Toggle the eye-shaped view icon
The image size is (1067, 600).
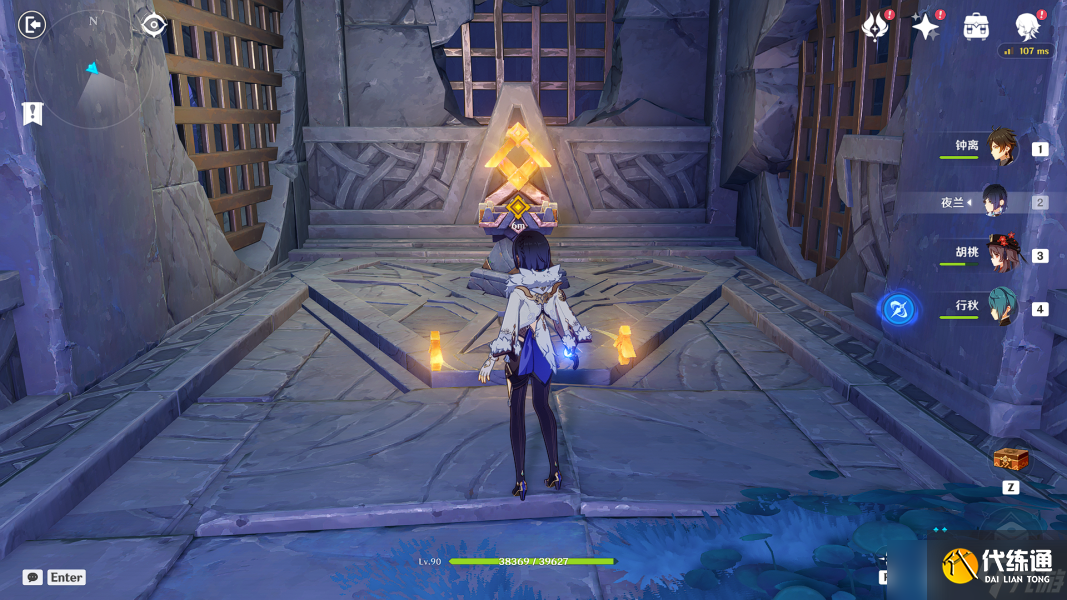point(153,24)
